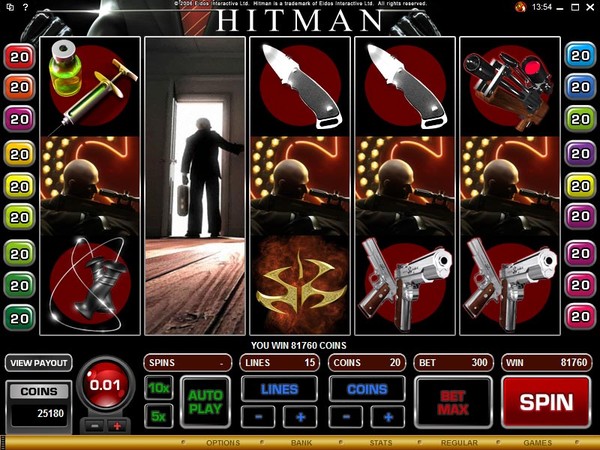Open the View Payout table

tap(37, 362)
